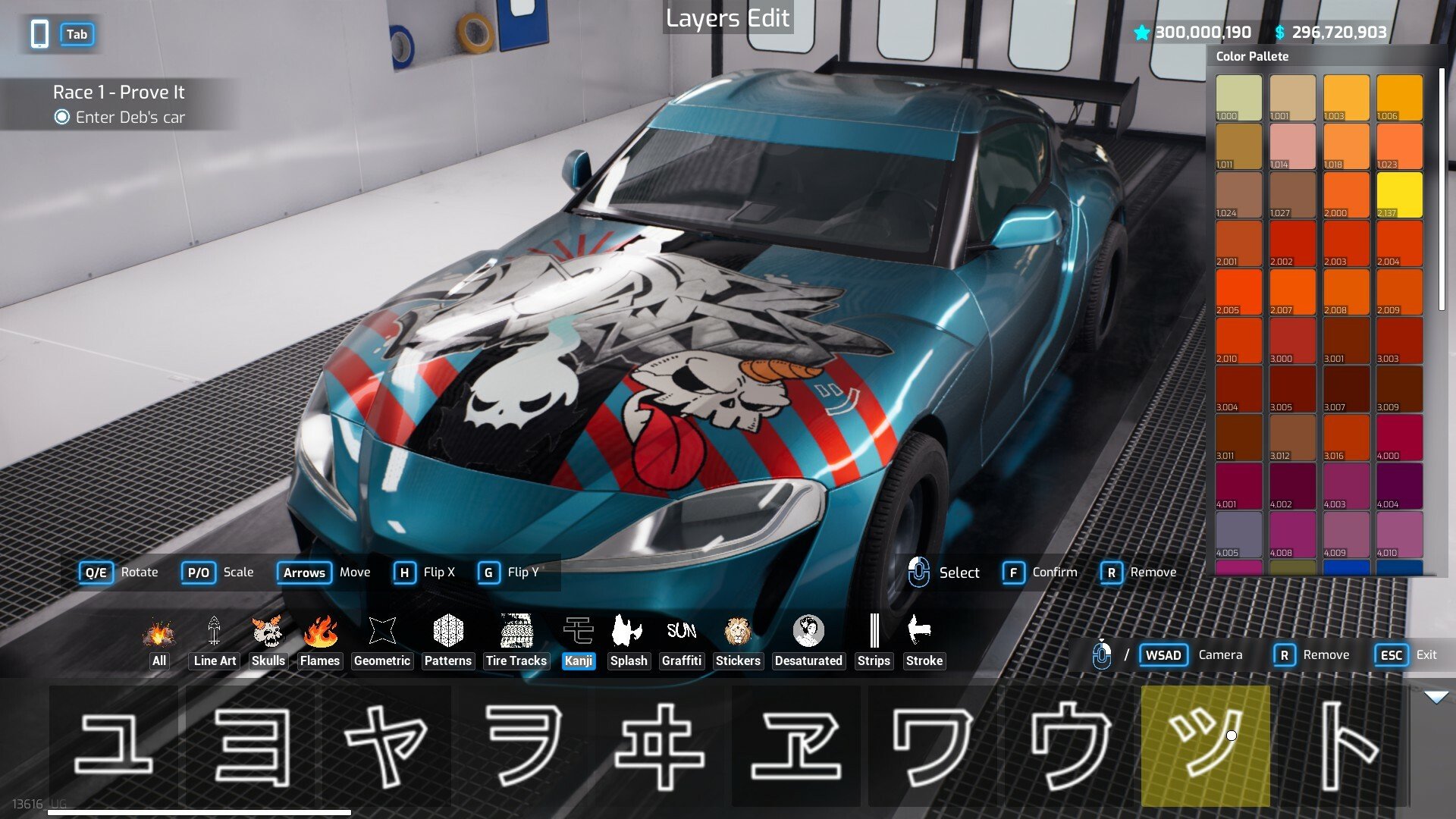Image resolution: width=1456 pixels, height=819 pixels.
Task: Choose the Graffiti decal category
Action: (681, 642)
